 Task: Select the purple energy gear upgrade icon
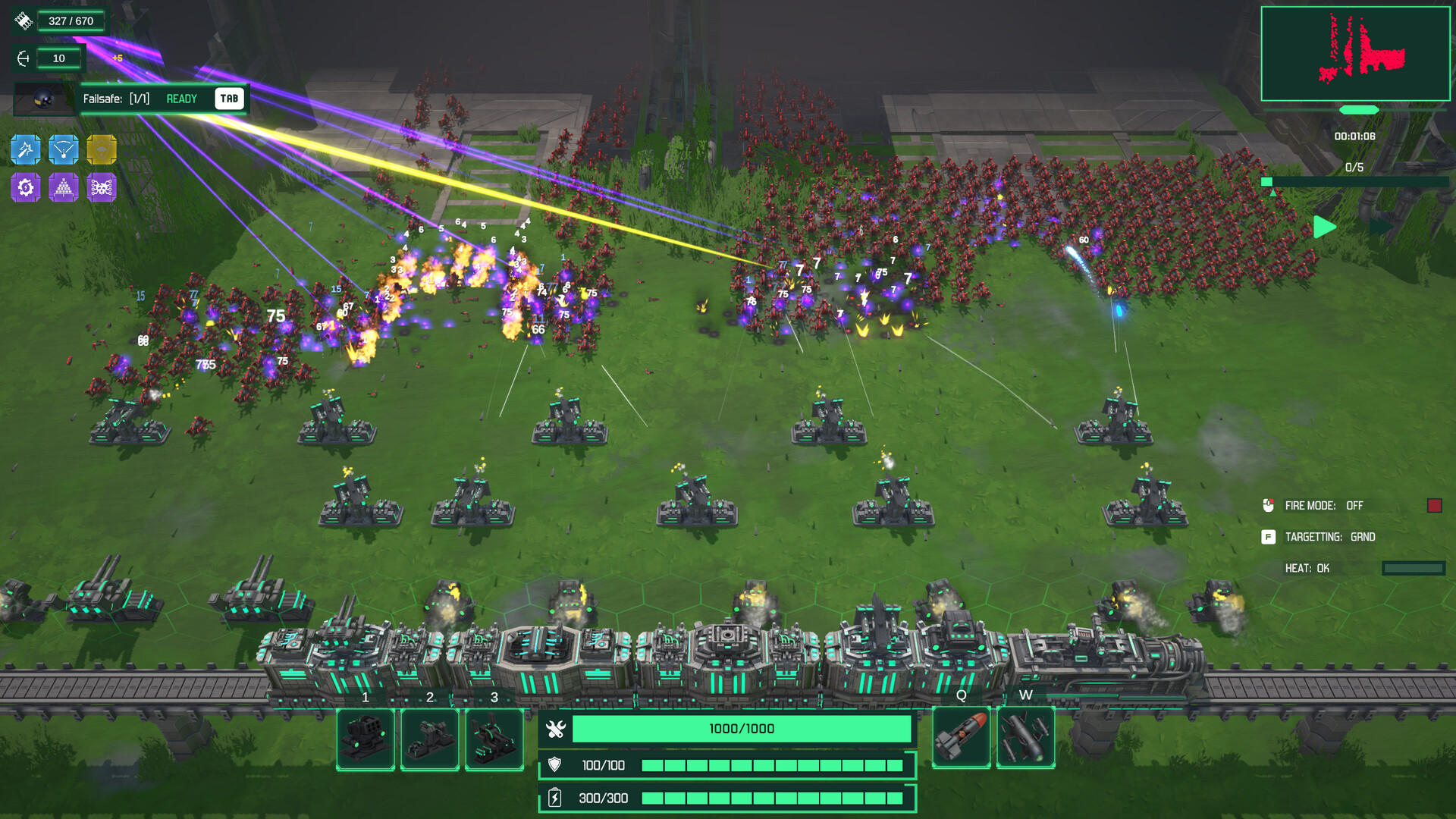coord(25,187)
